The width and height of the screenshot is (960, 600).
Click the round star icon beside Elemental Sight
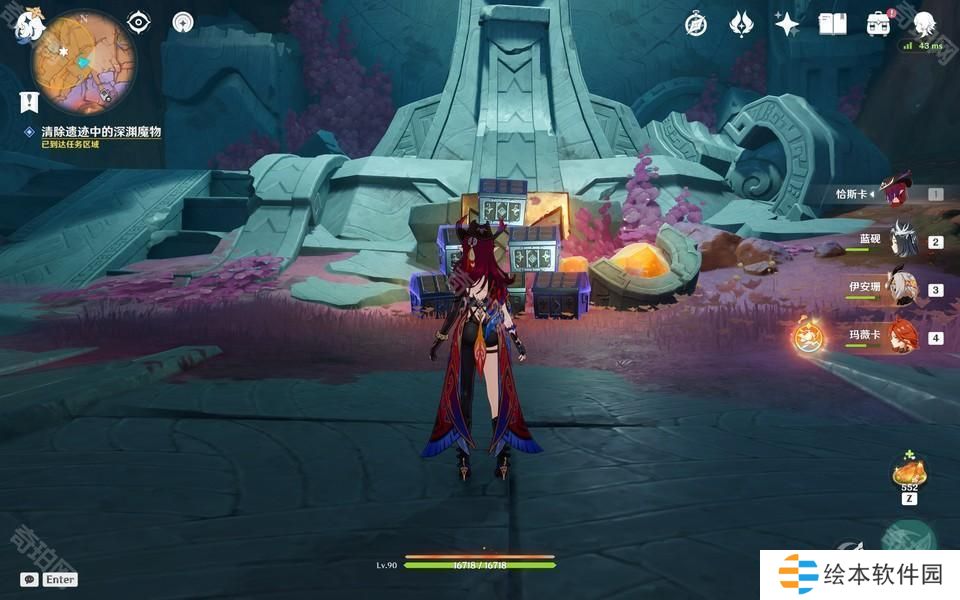(183, 22)
